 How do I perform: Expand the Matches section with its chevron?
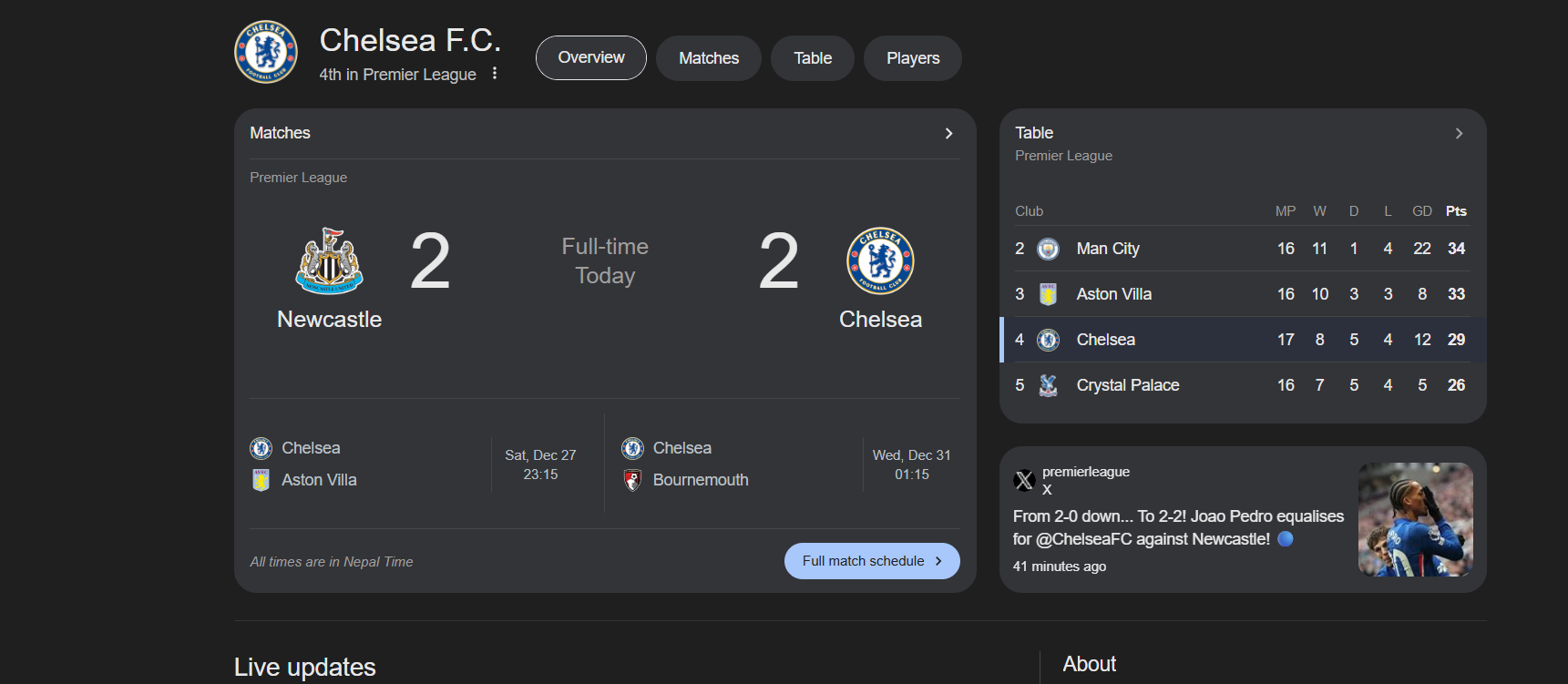[x=948, y=133]
